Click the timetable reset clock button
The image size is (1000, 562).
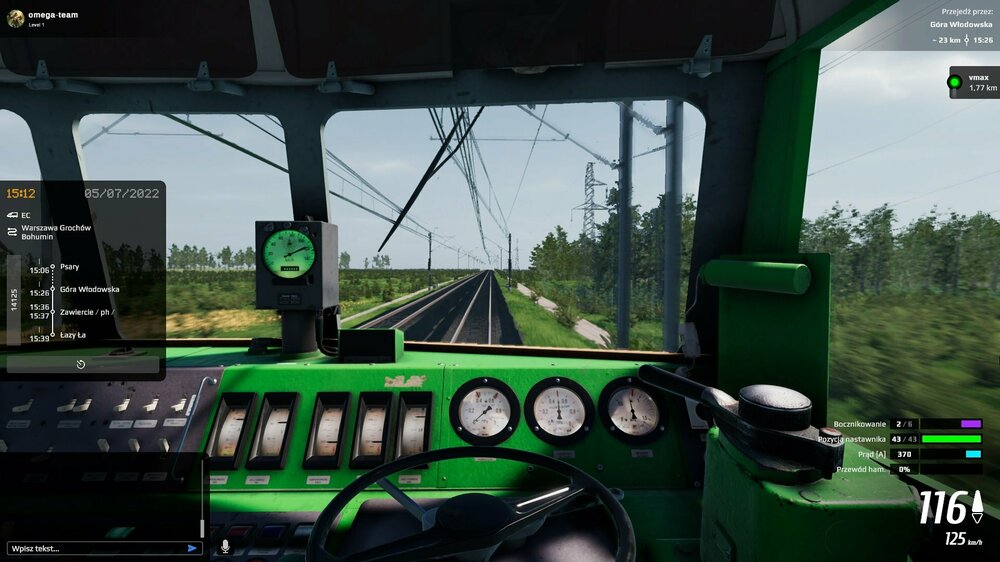point(81,364)
